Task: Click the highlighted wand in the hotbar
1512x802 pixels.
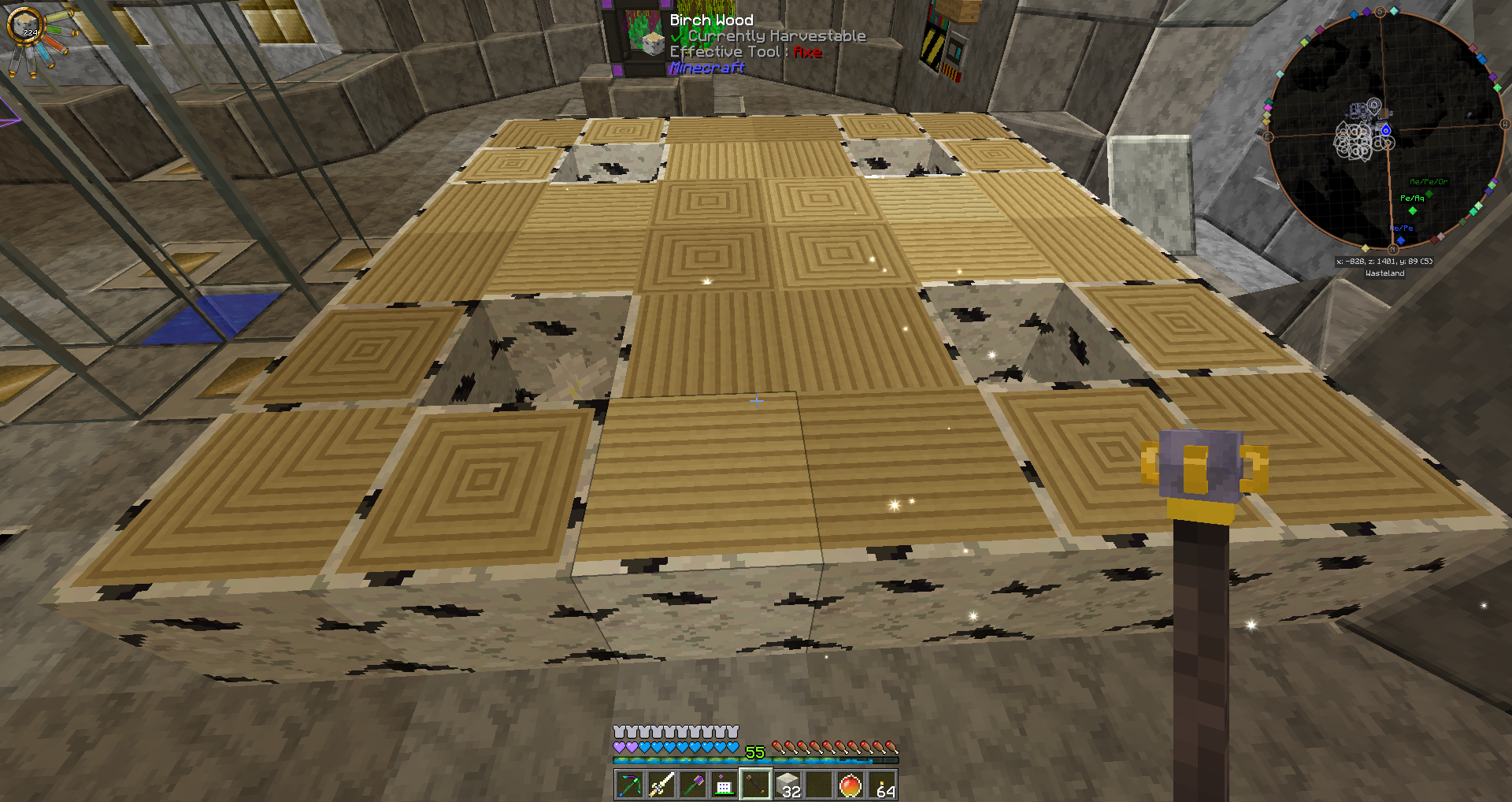Action: (x=756, y=784)
